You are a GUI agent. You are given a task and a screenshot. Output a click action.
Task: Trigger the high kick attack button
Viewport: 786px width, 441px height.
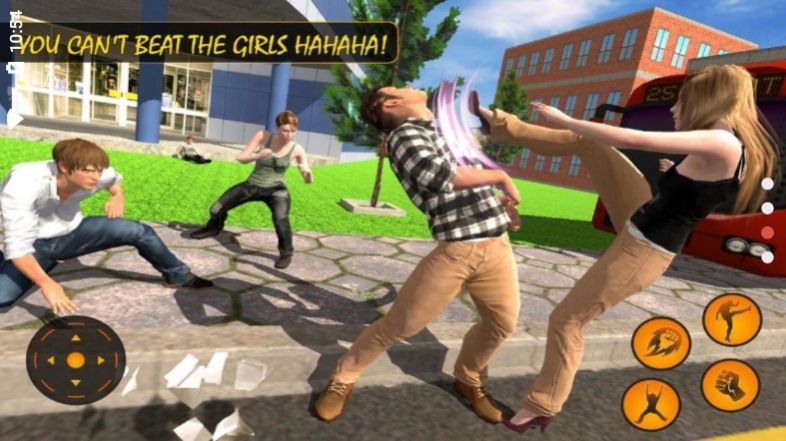tap(731, 319)
